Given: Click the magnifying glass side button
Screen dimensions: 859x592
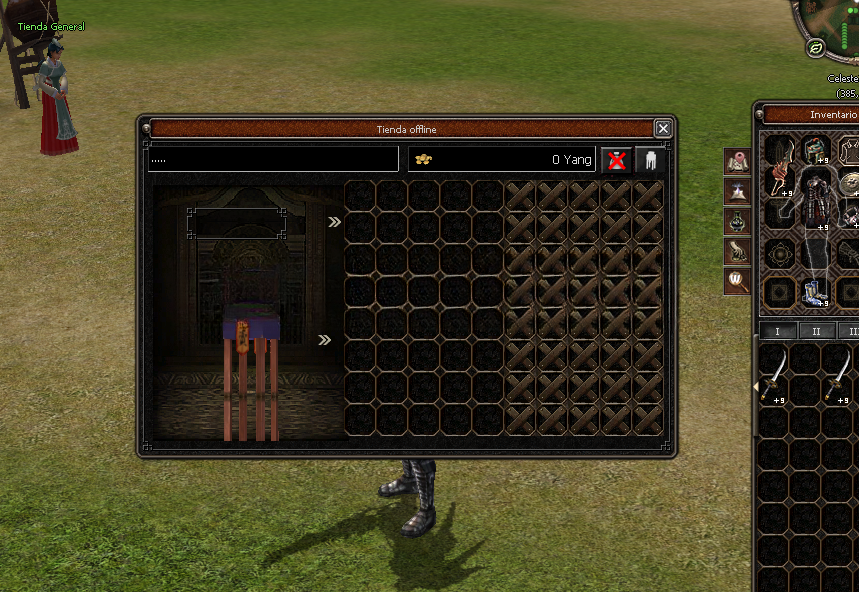Looking at the screenshot, I should 738,280.
